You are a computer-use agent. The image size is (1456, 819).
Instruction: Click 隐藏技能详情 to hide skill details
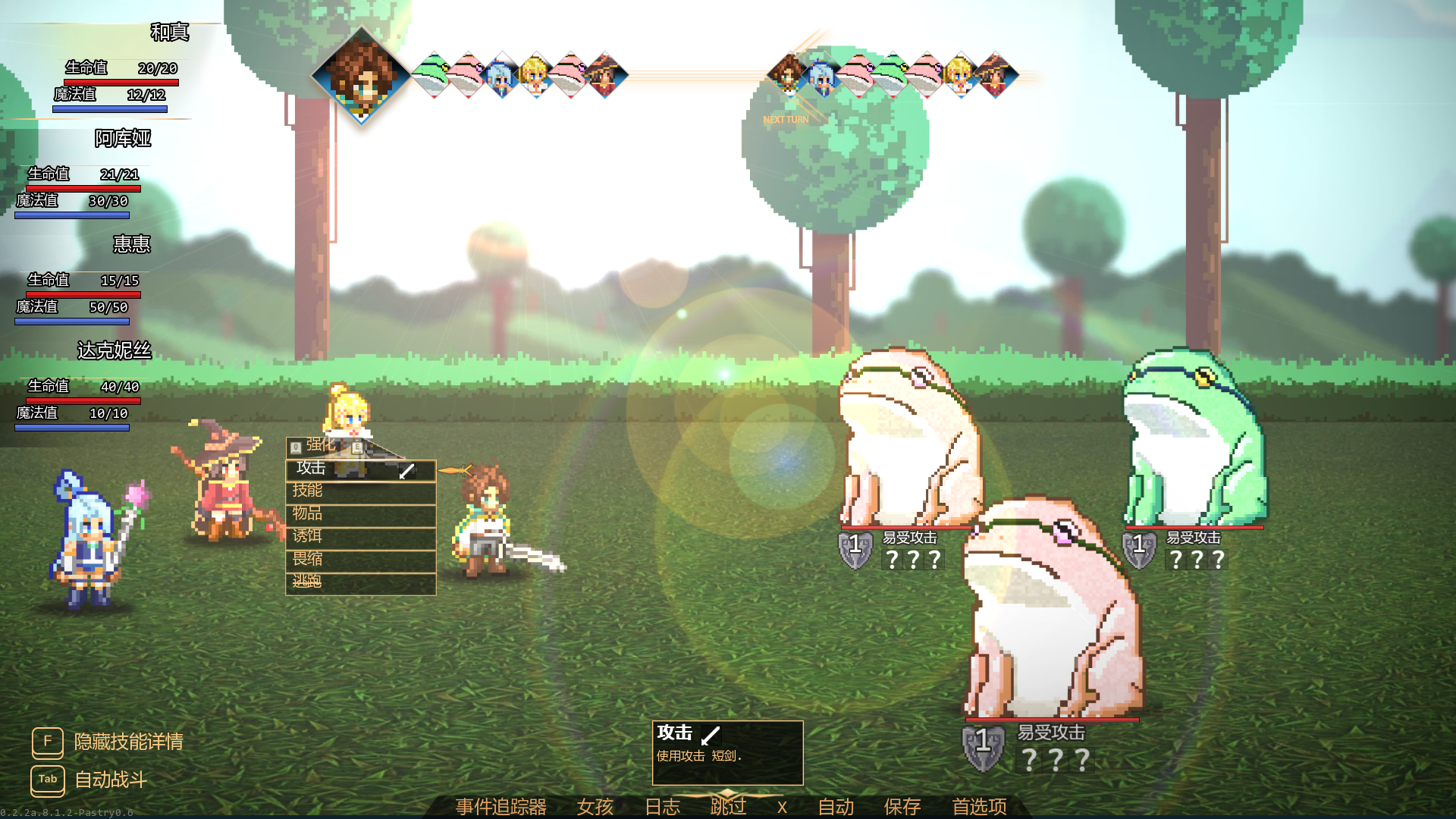point(128,742)
